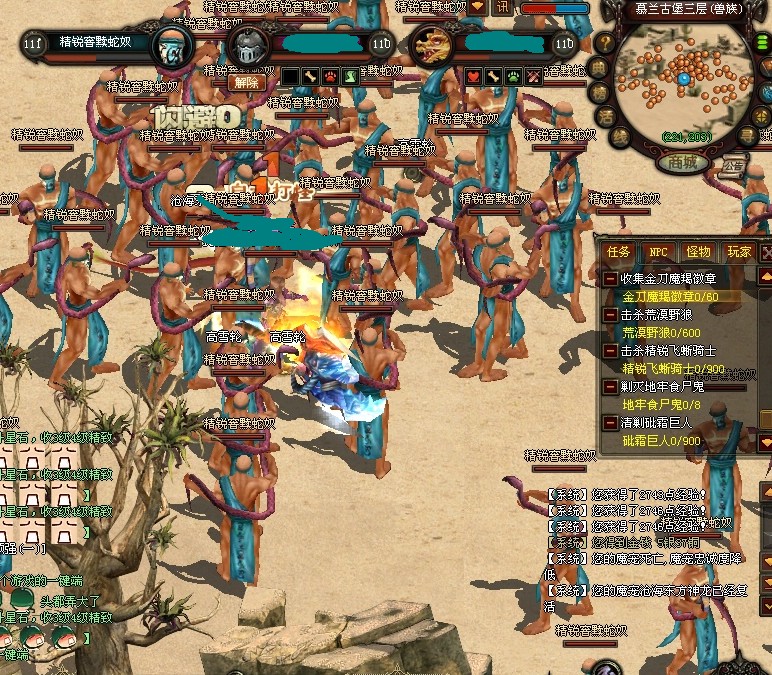Collapse the 剿灭地牢食尸鬼 quest entry
This screenshot has height=675, width=772.
(x=611, y=387)
